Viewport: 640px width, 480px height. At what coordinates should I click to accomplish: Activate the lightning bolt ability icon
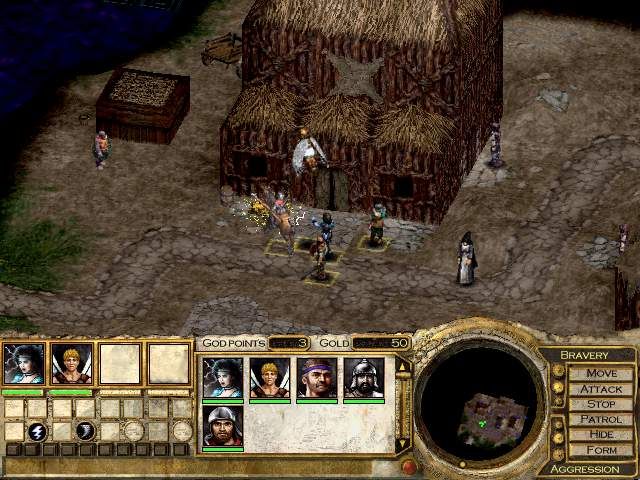tap(36, 431)
